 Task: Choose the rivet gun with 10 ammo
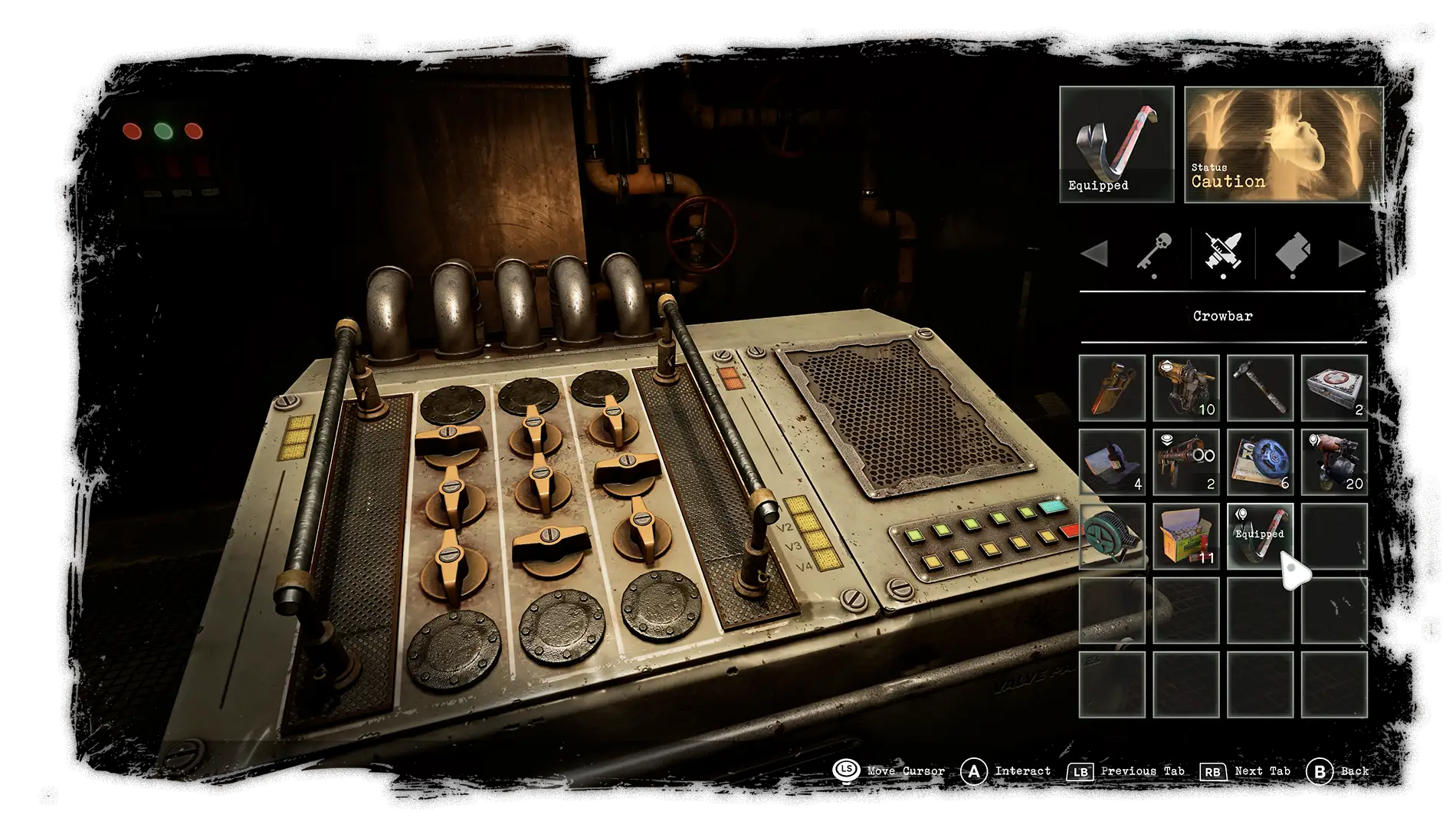pos(1185,388)
